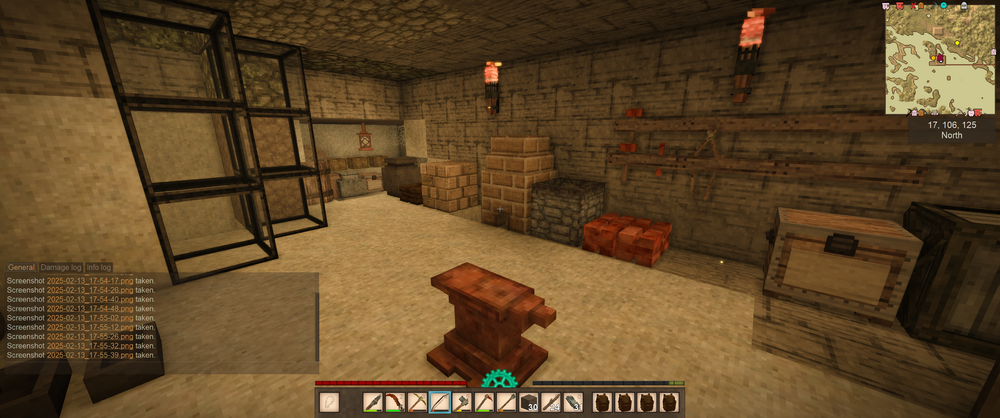This screenshot has width=1000, height=418.
Task: Select the hotbar stack of 24
Action: (x=552, y=403)
